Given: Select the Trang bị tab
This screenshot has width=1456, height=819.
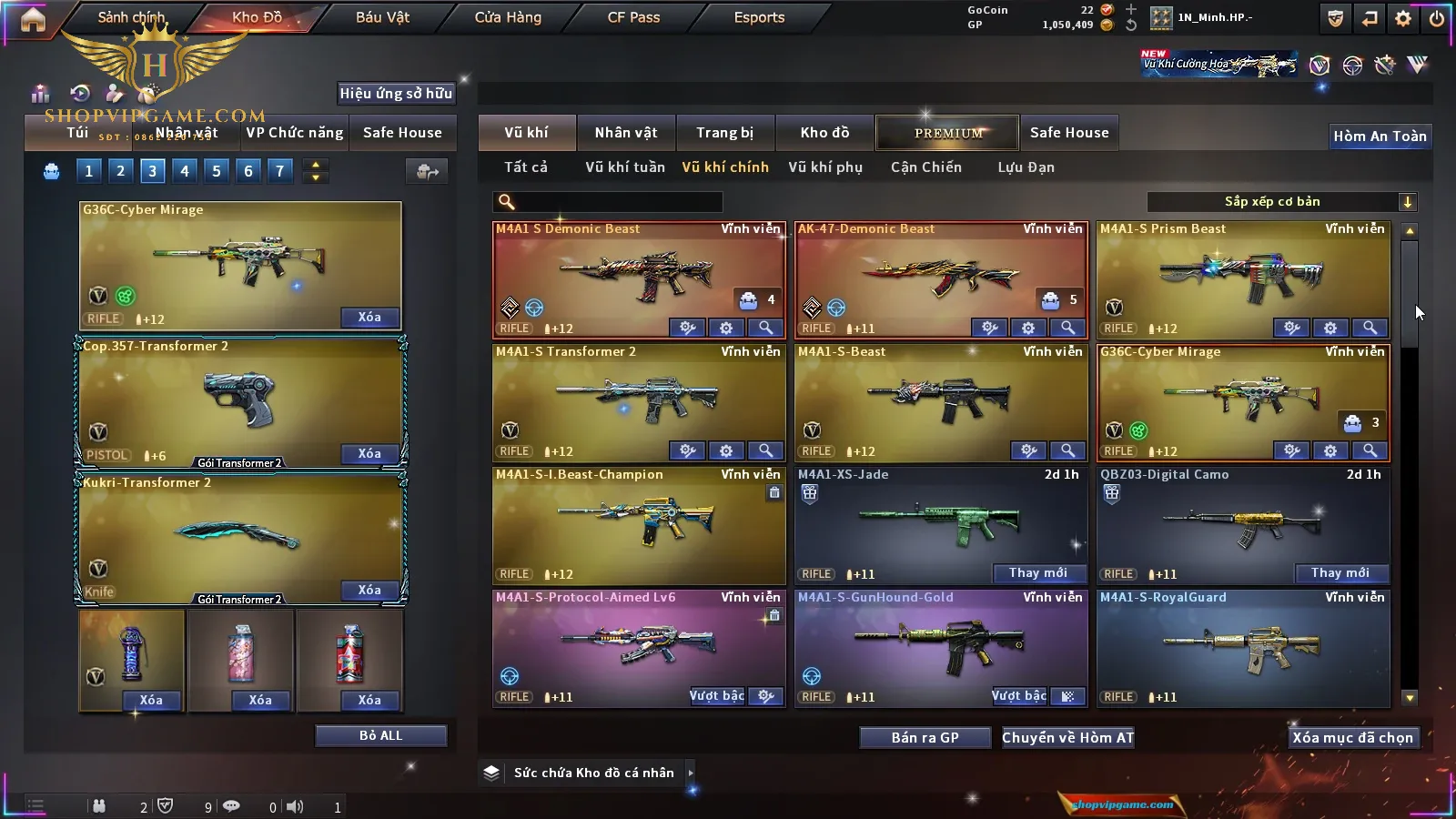Looking at the screenshot, I should pyautogui.click(x=724, y=133).
